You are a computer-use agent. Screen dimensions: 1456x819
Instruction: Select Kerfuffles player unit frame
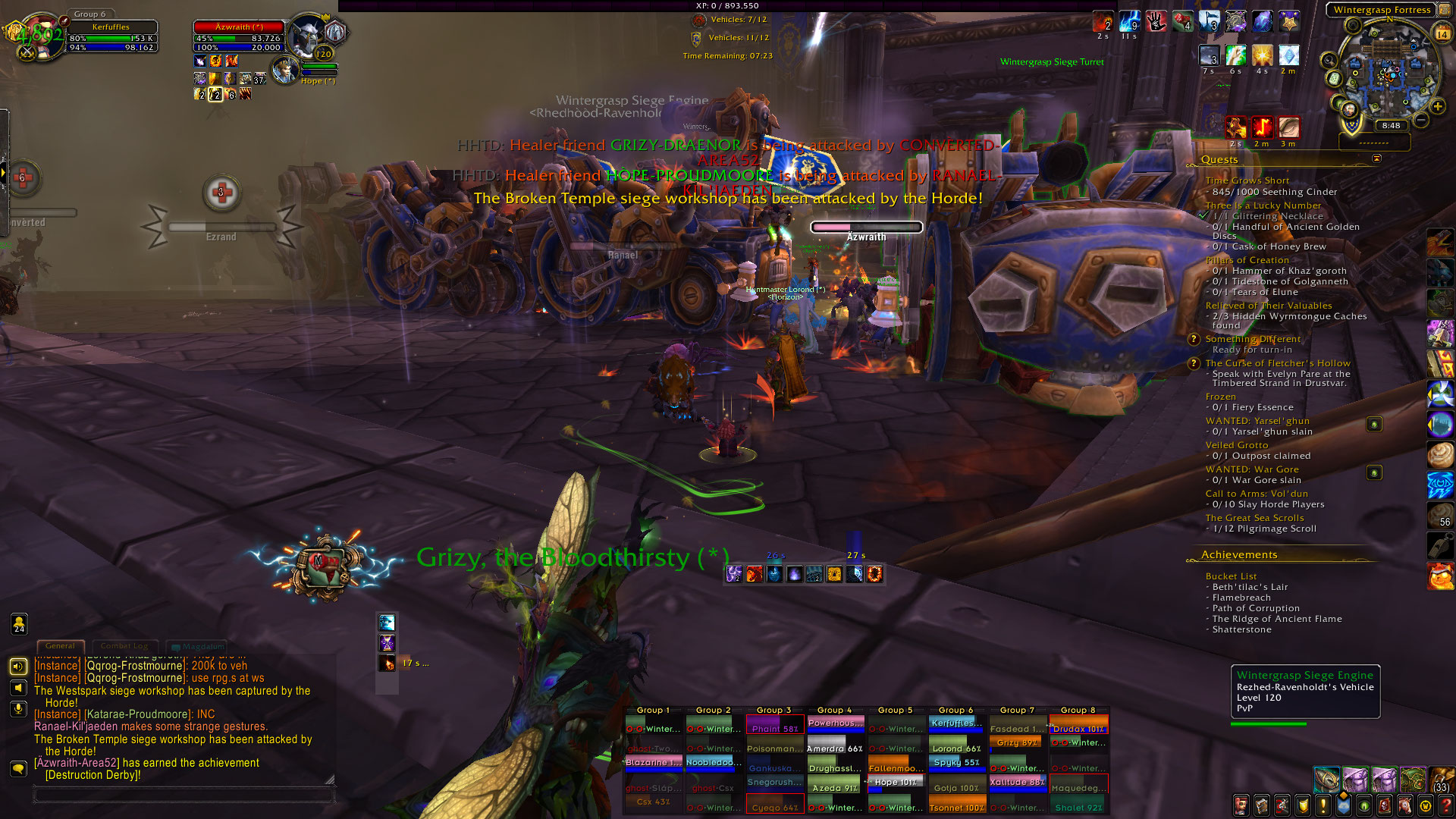click(111, 36)
